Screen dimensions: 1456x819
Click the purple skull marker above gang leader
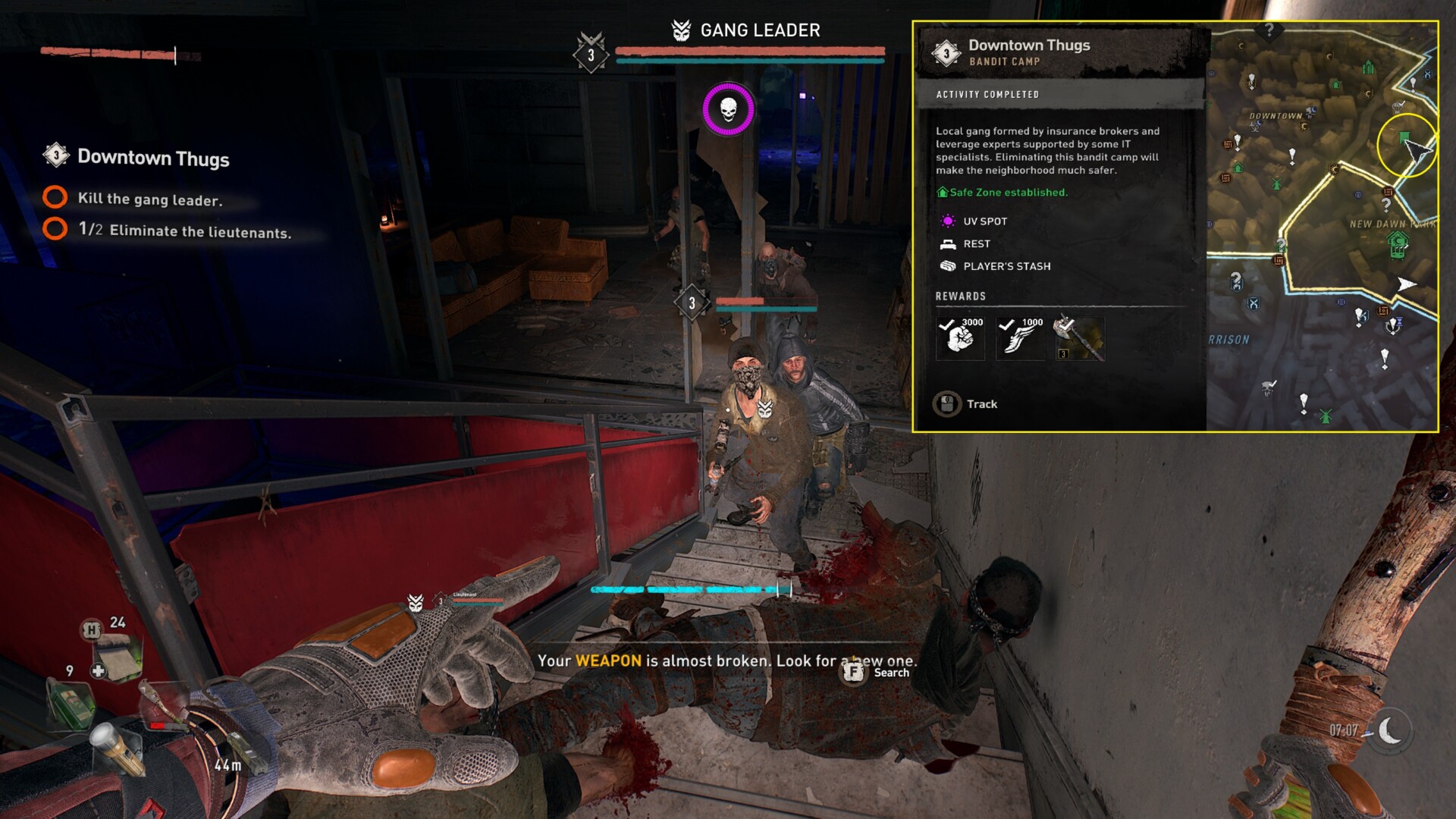point(728,109)
